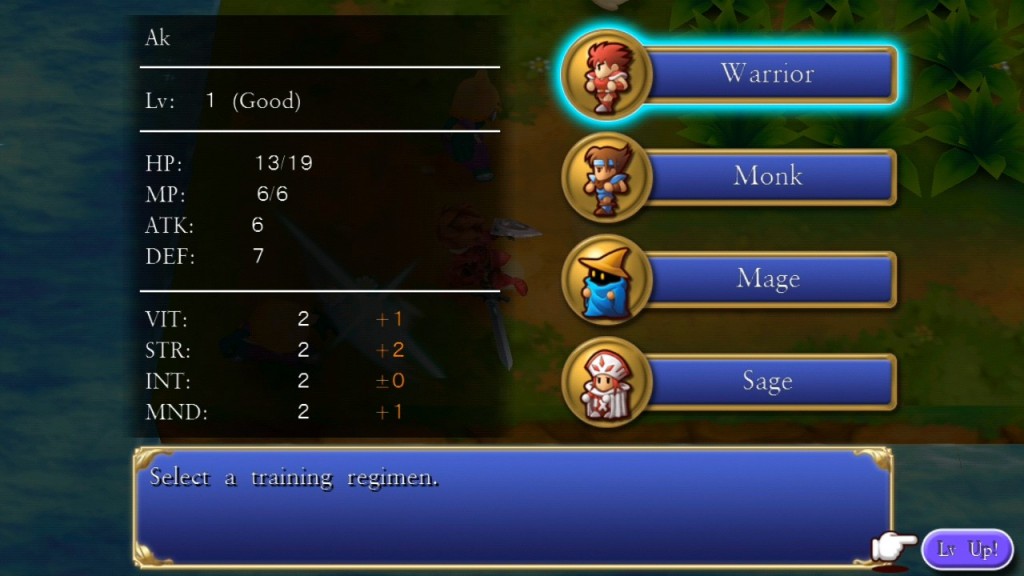The height and width of the screenshot is (576, 1024).
Task: Select the Warrior training regimen
Action: coord(768,74)
